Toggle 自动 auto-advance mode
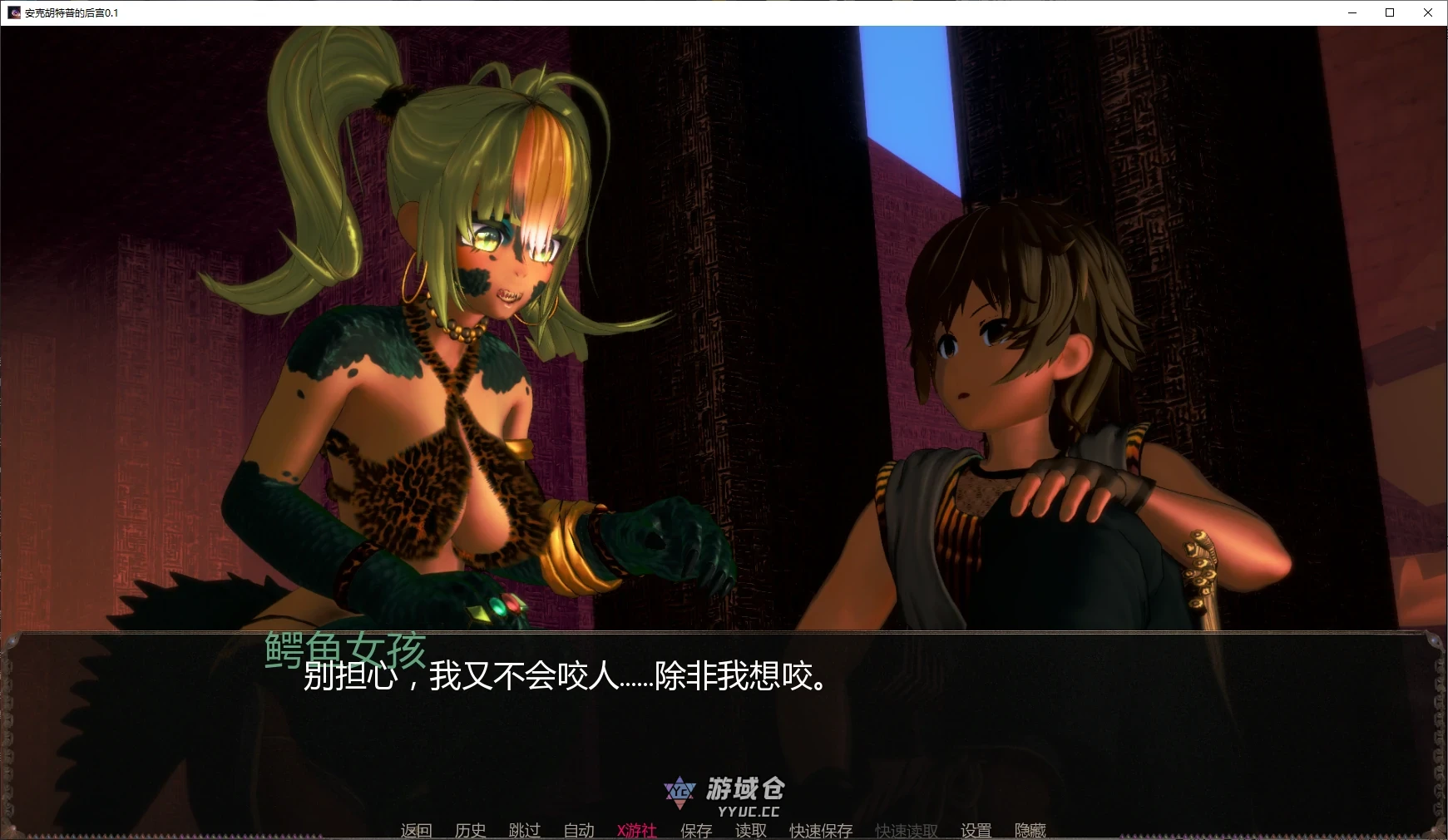The width and height of the screenshot is (1448, 840). coord(577,831)
